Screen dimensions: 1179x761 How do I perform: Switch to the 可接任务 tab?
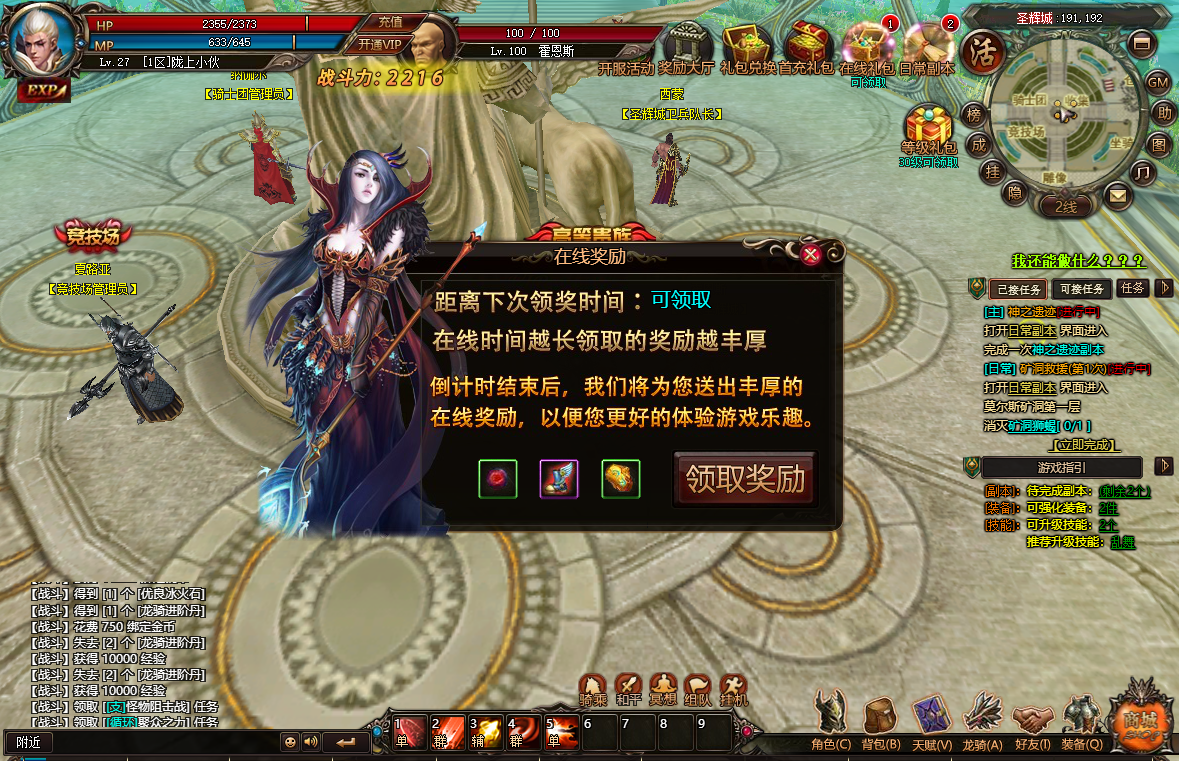click(x=1080, y=289)
